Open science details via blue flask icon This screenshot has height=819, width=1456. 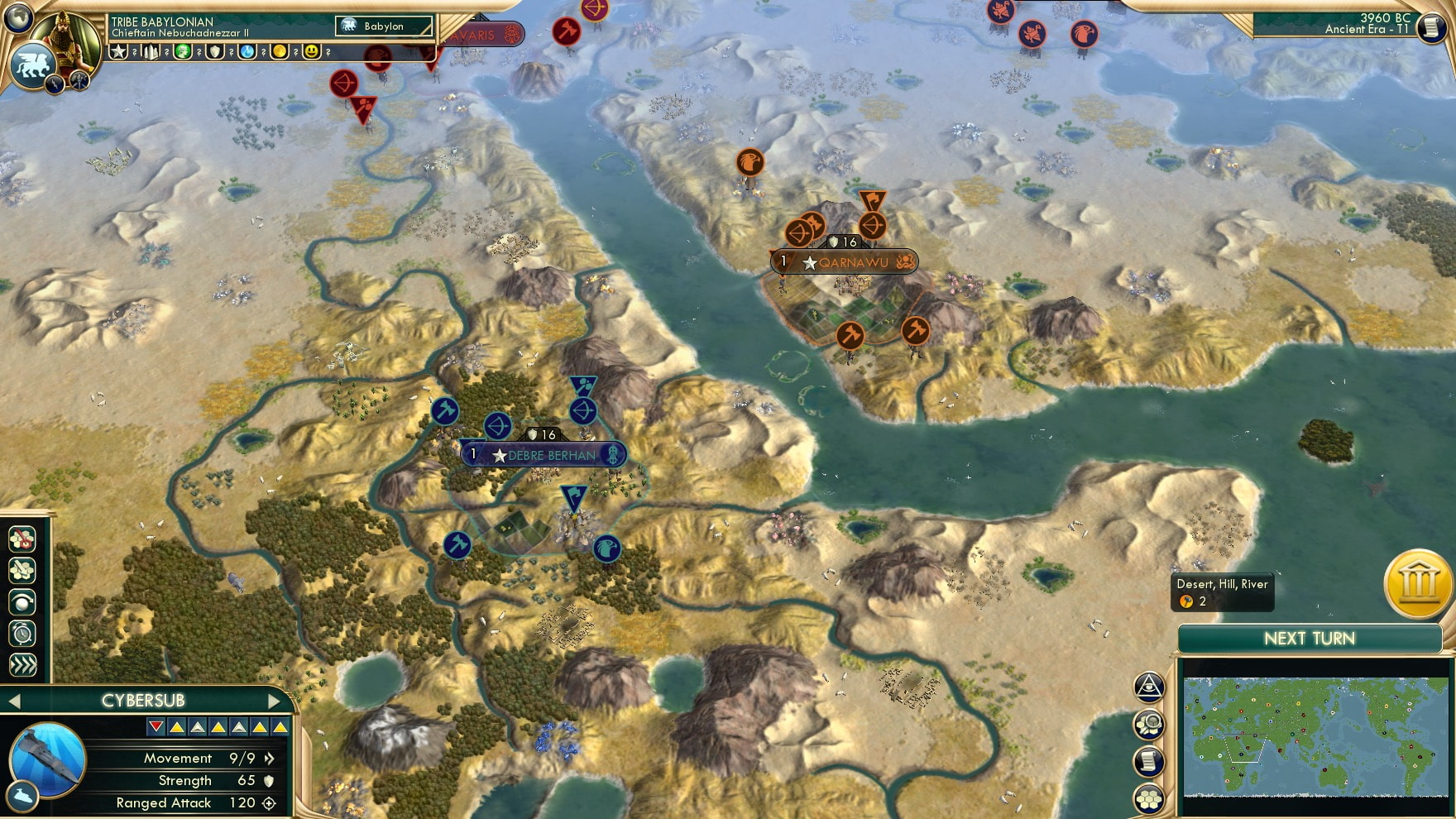(x=247, y=52)
